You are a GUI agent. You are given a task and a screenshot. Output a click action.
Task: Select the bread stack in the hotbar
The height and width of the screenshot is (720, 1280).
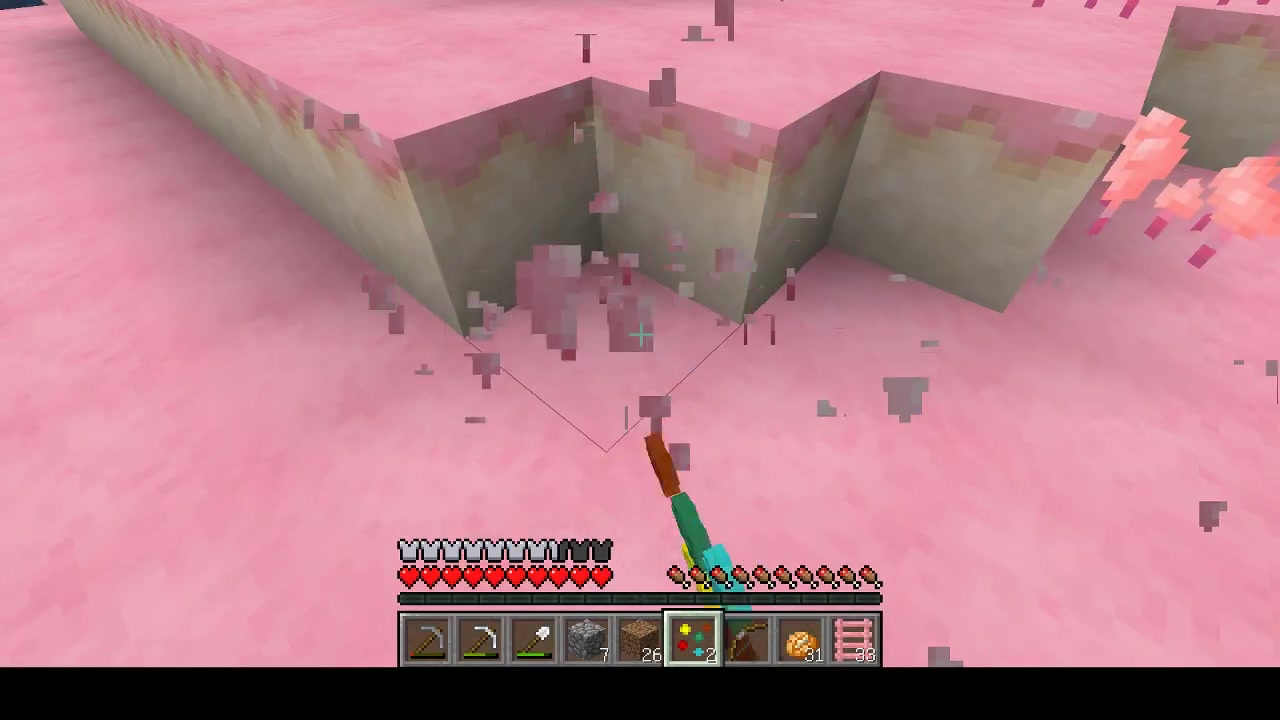[800, 638]
